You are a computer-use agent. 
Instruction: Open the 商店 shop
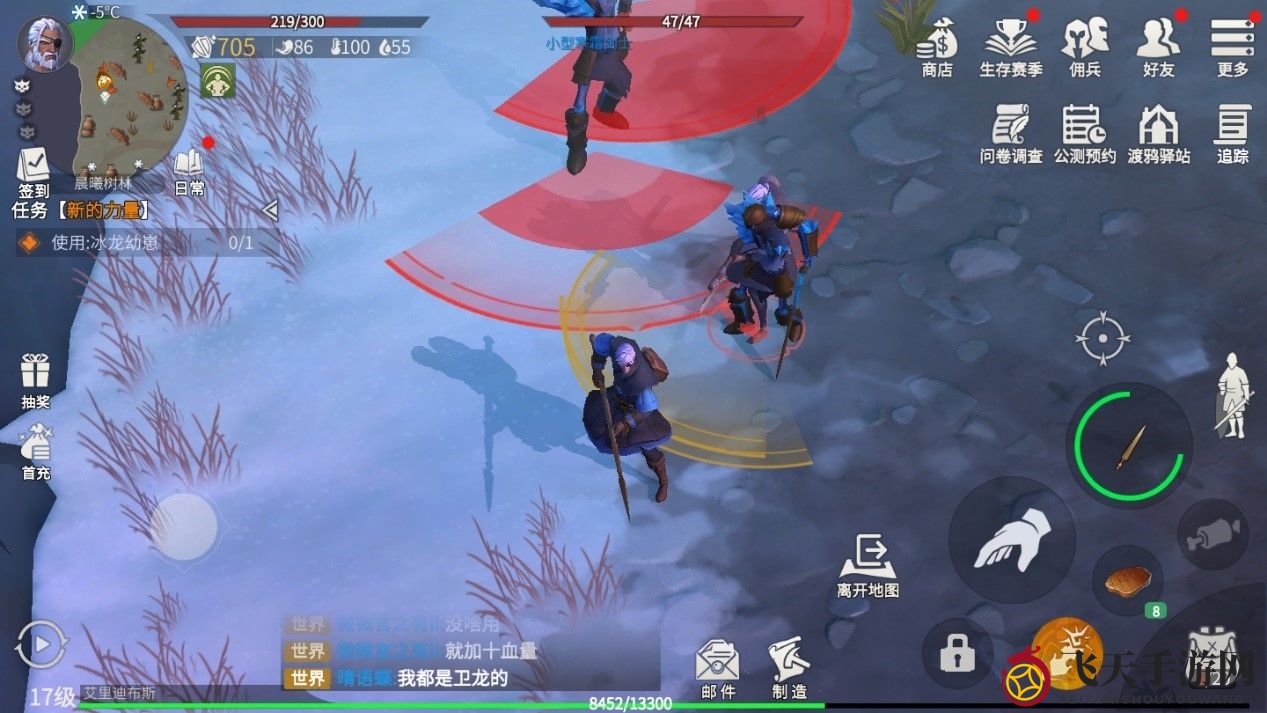pyautogui.click(x=937, y=46)
